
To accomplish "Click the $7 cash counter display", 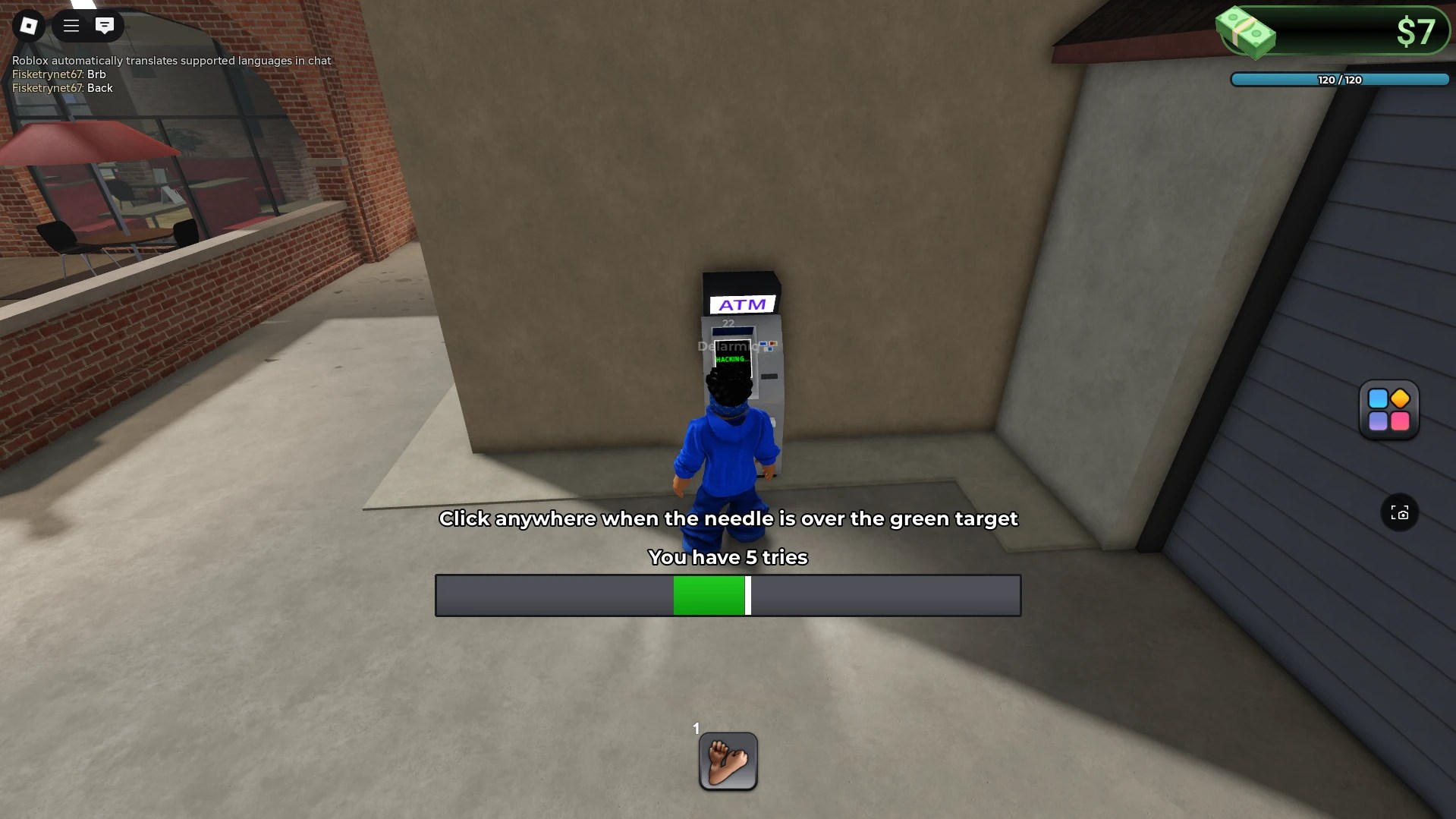I will pos(1416,32).
